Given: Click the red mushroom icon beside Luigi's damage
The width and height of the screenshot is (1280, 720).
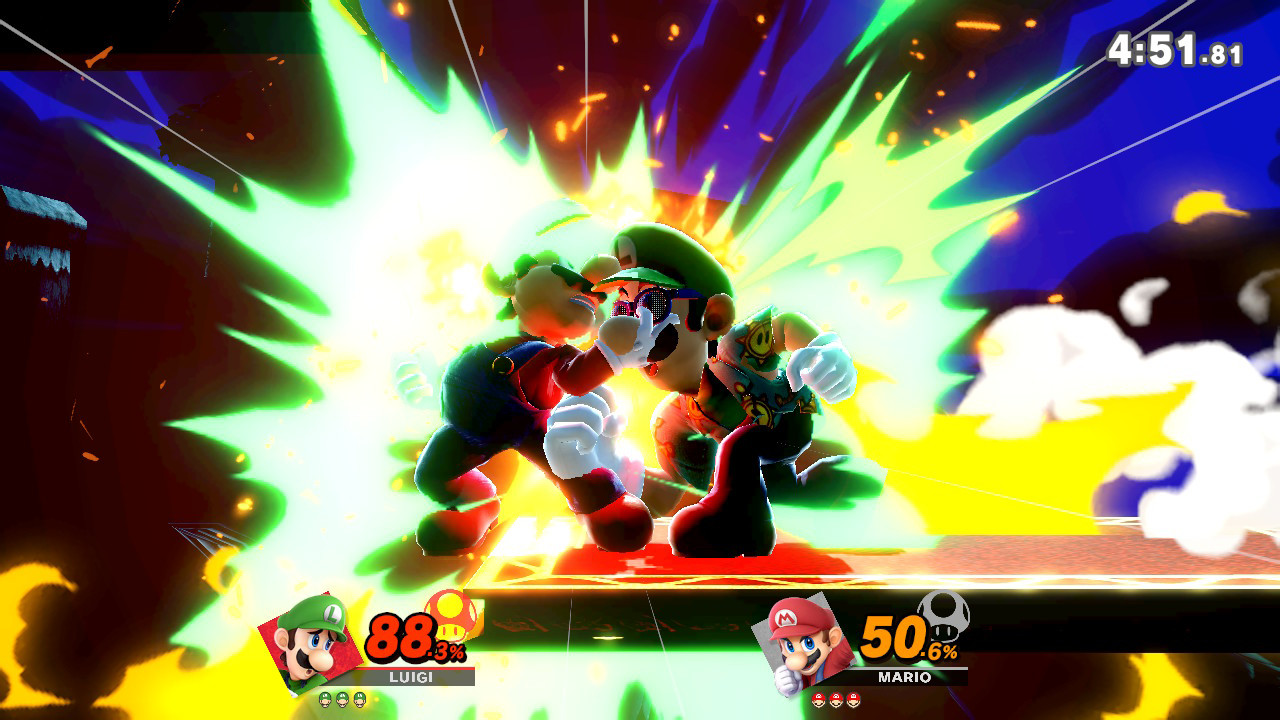Looking at the screenshot, I should (451, 617).
